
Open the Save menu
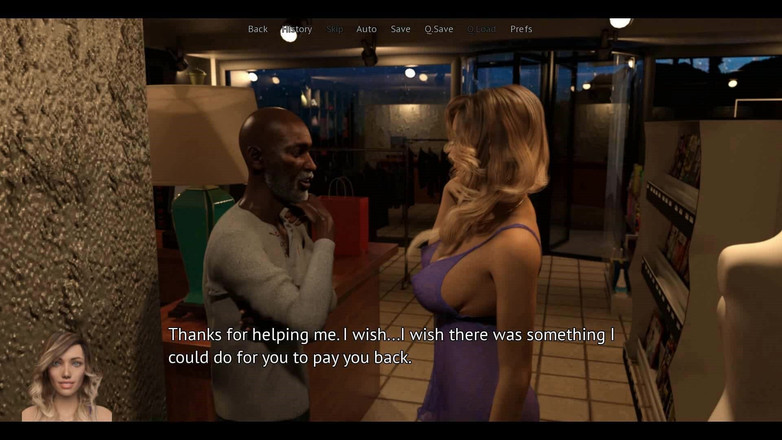pyautogui.click(x=401, y=29)
